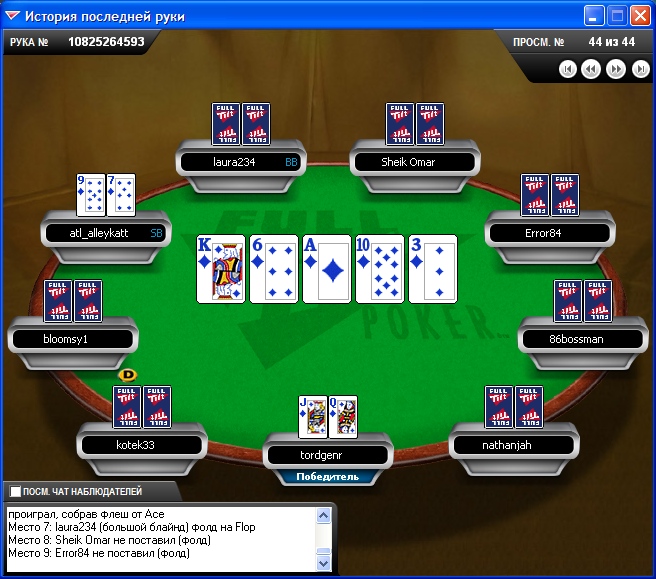
Task: Close the hand history window
Action: (x=640, y=16)
